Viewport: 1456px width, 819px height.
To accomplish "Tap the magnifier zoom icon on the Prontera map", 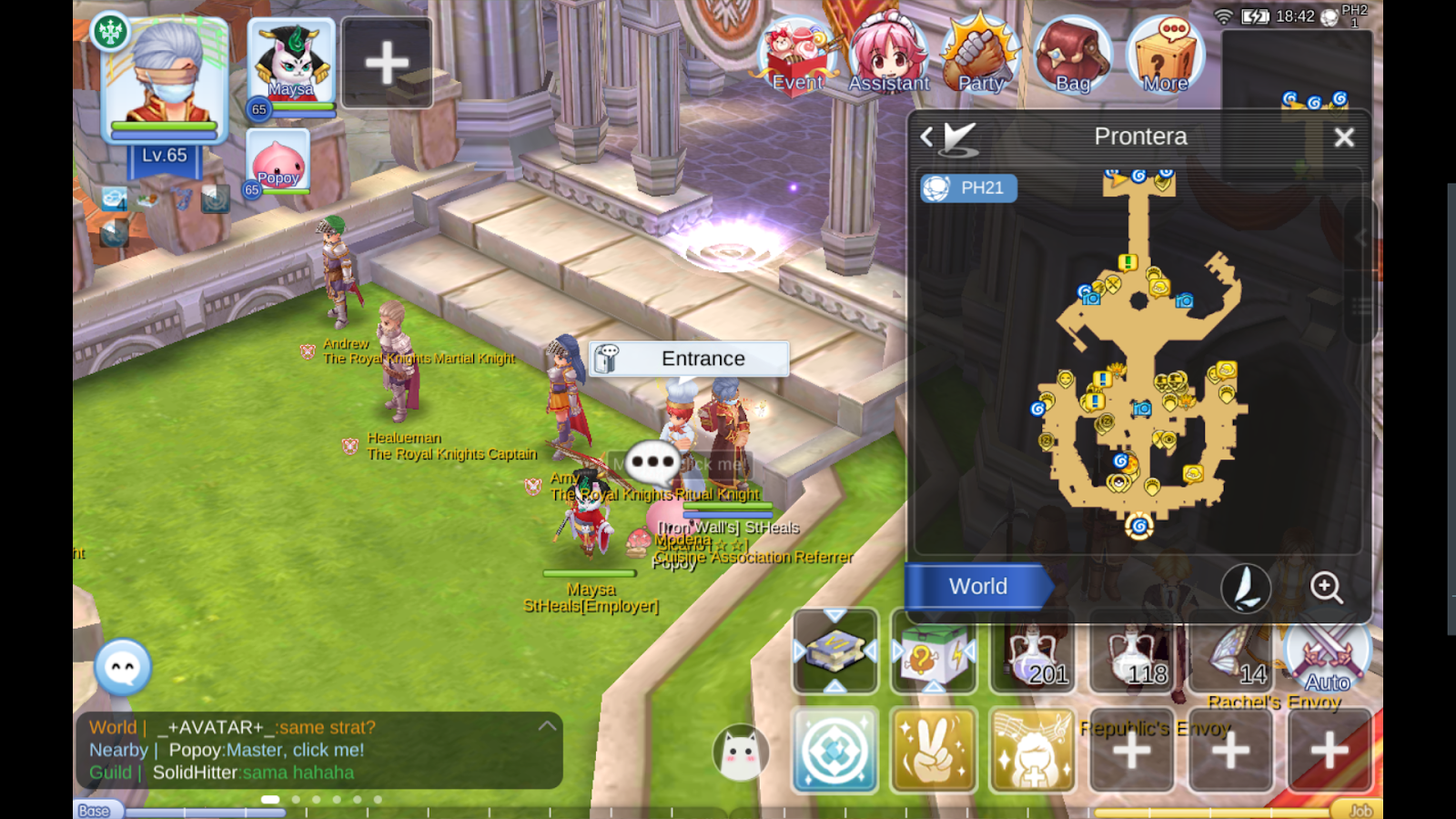I will 1327,589.
